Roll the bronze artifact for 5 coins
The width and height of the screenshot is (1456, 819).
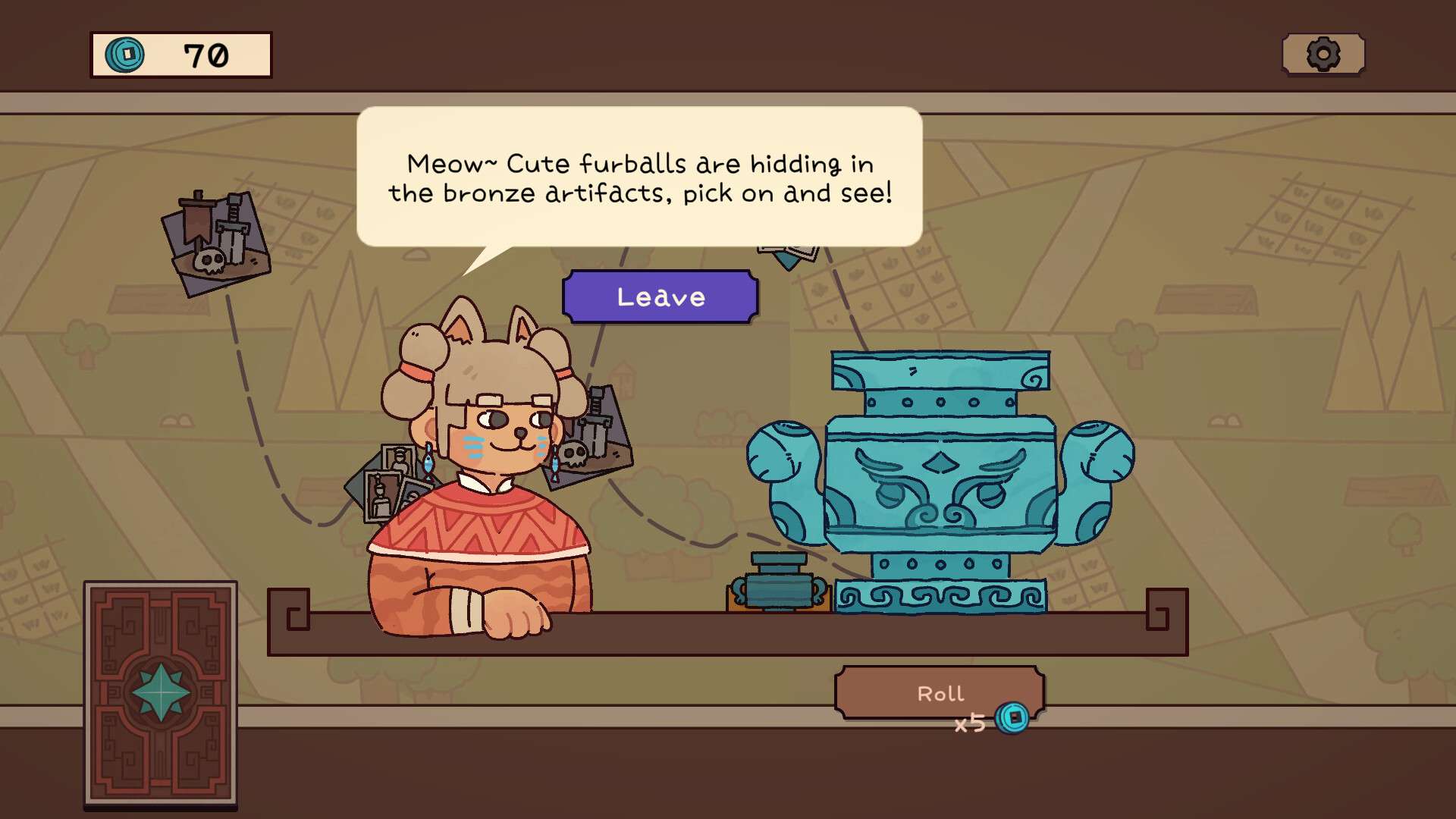939,693
